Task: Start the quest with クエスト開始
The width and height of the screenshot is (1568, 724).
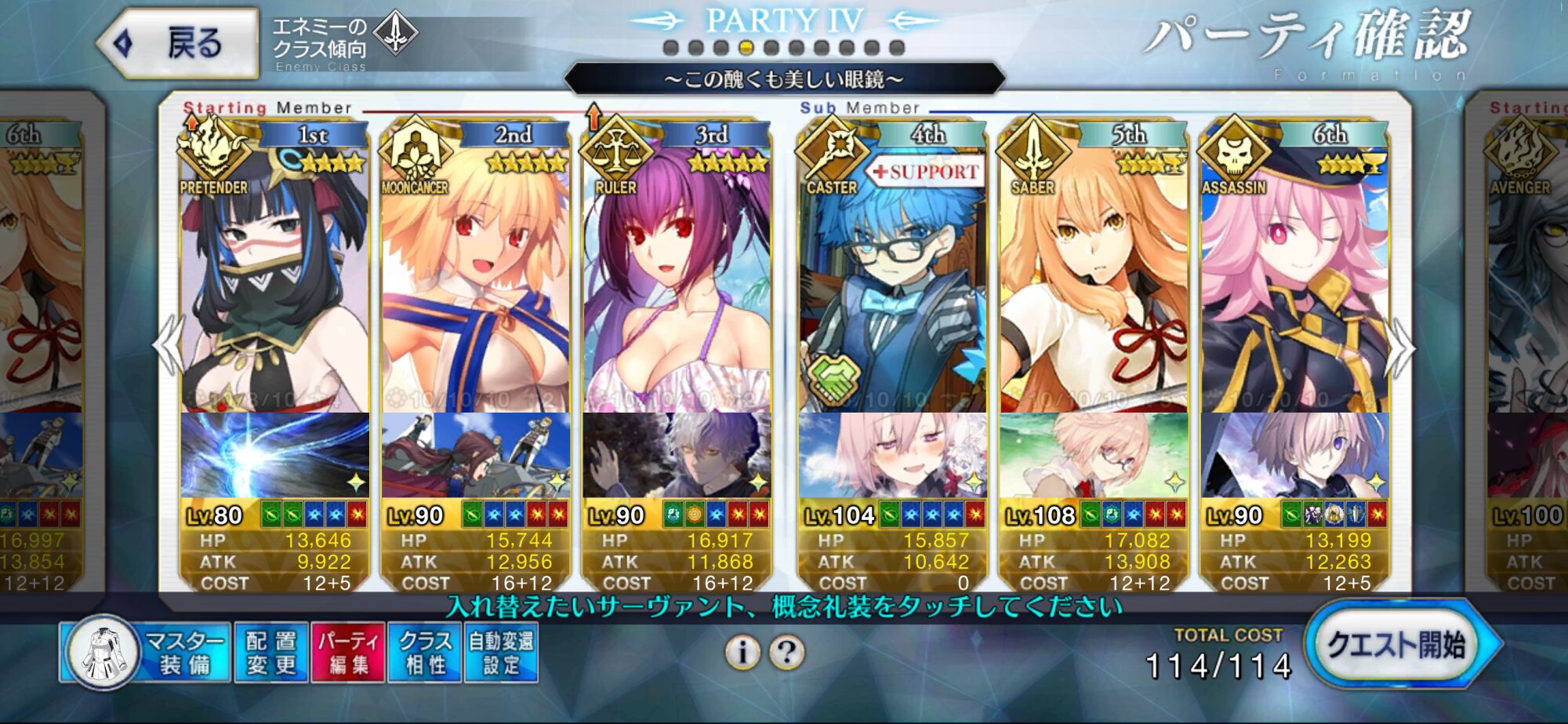Action: (x=1397, y=646)
